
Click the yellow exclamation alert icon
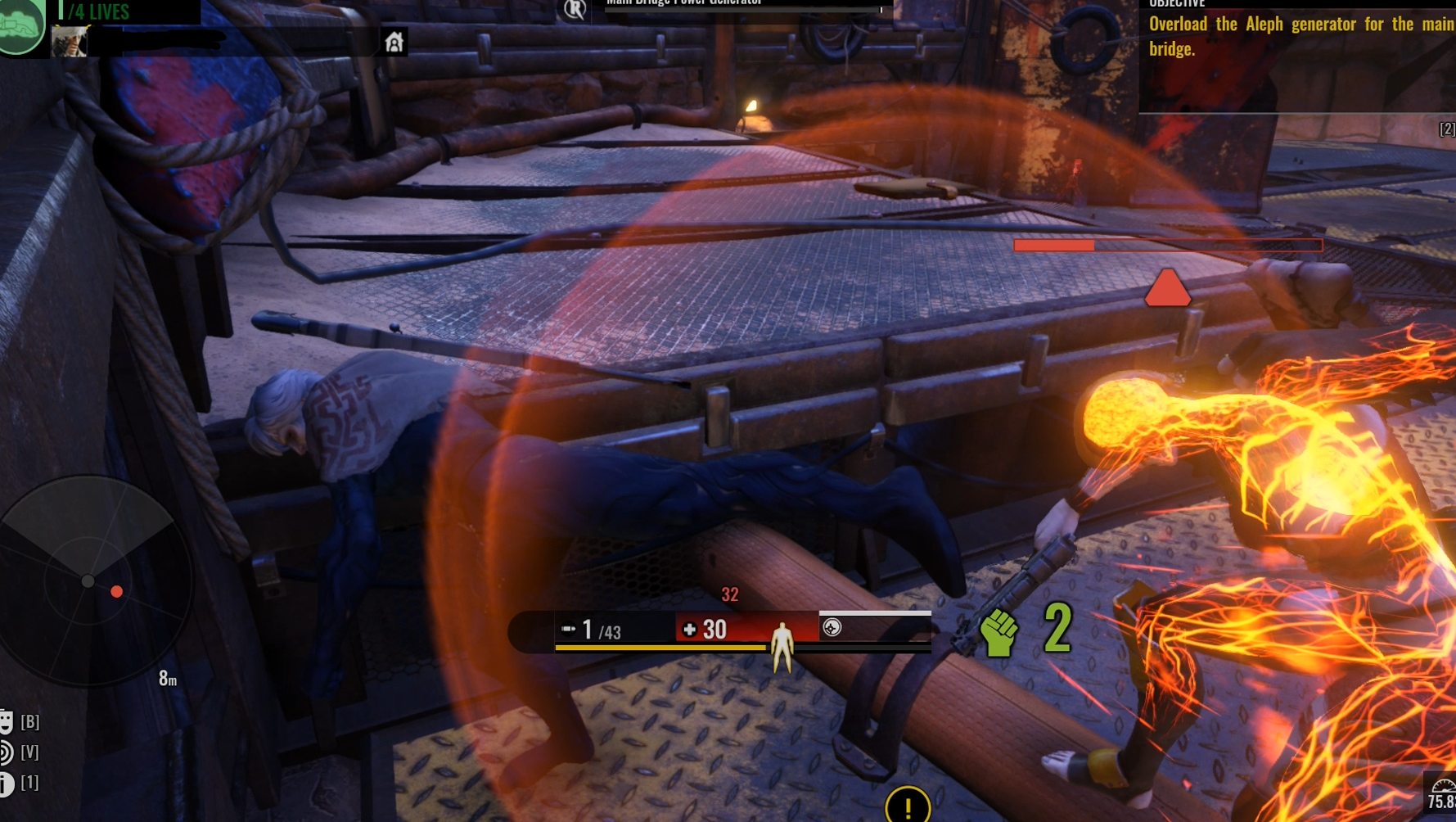coord(908,806)
